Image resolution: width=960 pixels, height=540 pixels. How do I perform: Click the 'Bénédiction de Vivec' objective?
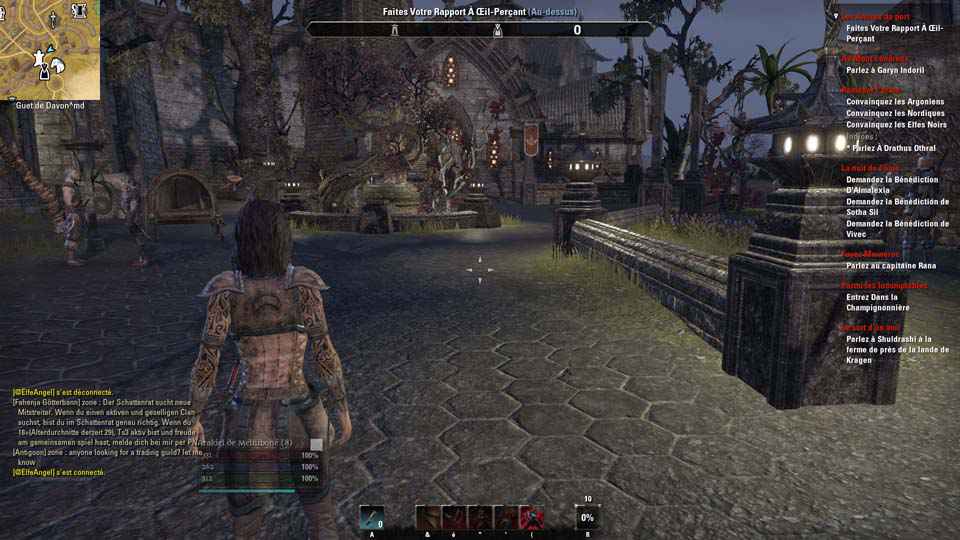(x=897, y=229)
